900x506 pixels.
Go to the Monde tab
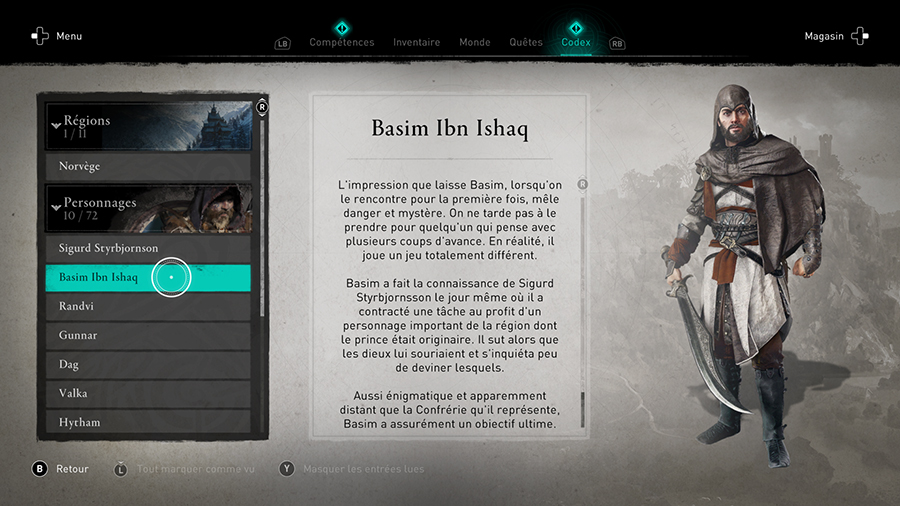(x=474, y=42)
